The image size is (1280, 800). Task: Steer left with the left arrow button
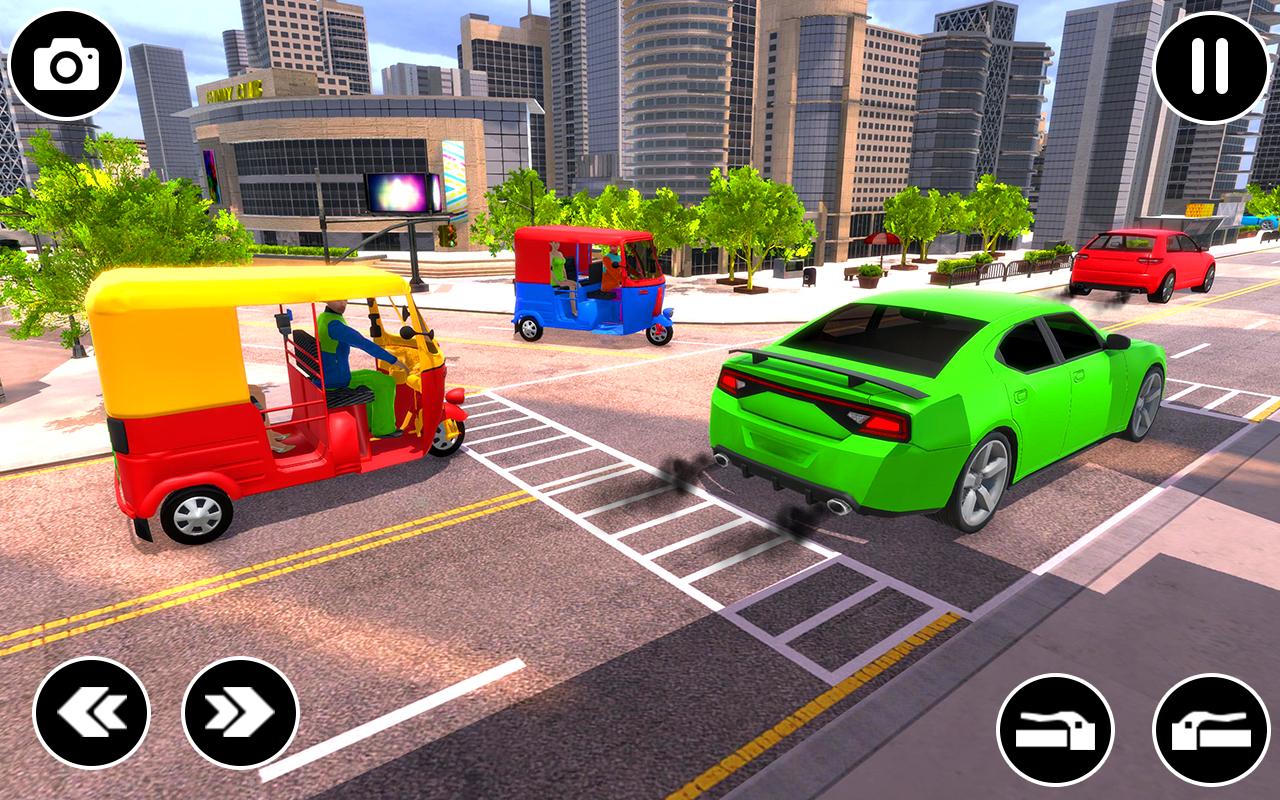pos(92,713)
